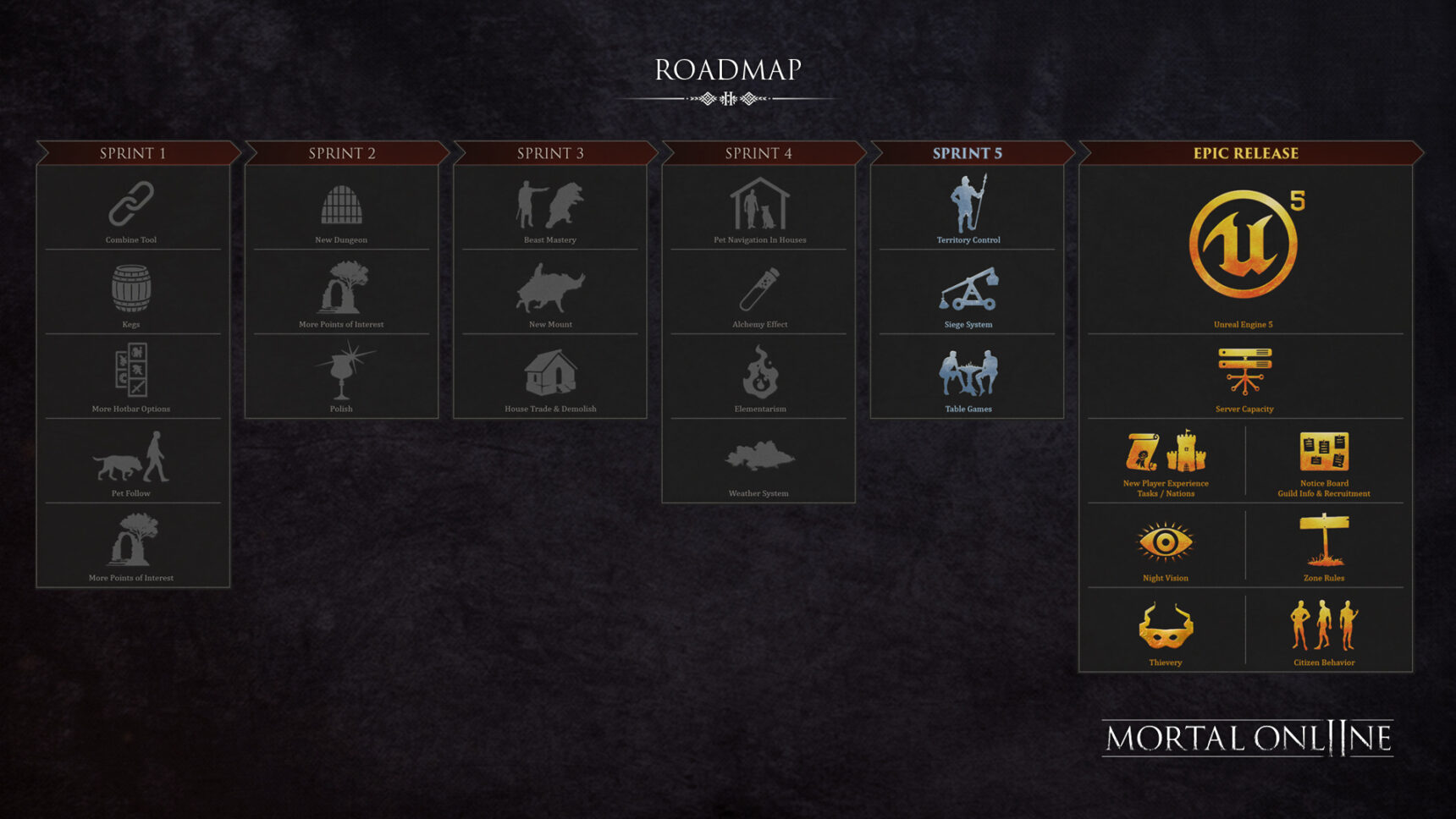The image size is (1456, 819).
Task: Select the Territory Control guard icon
Action: pyautogui.click(x=968, y=204)
